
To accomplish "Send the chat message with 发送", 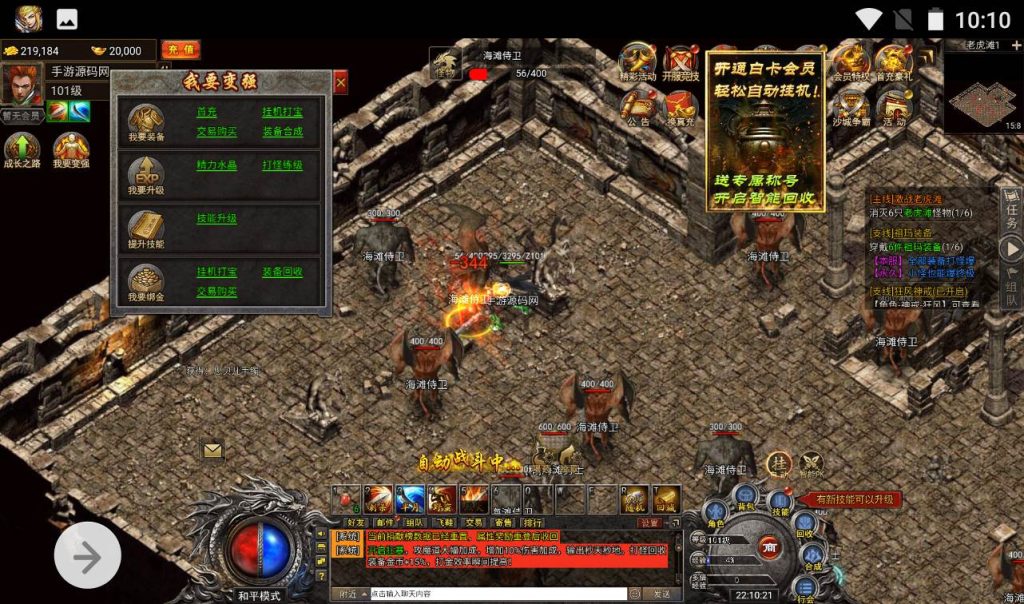I will (661, 593).
